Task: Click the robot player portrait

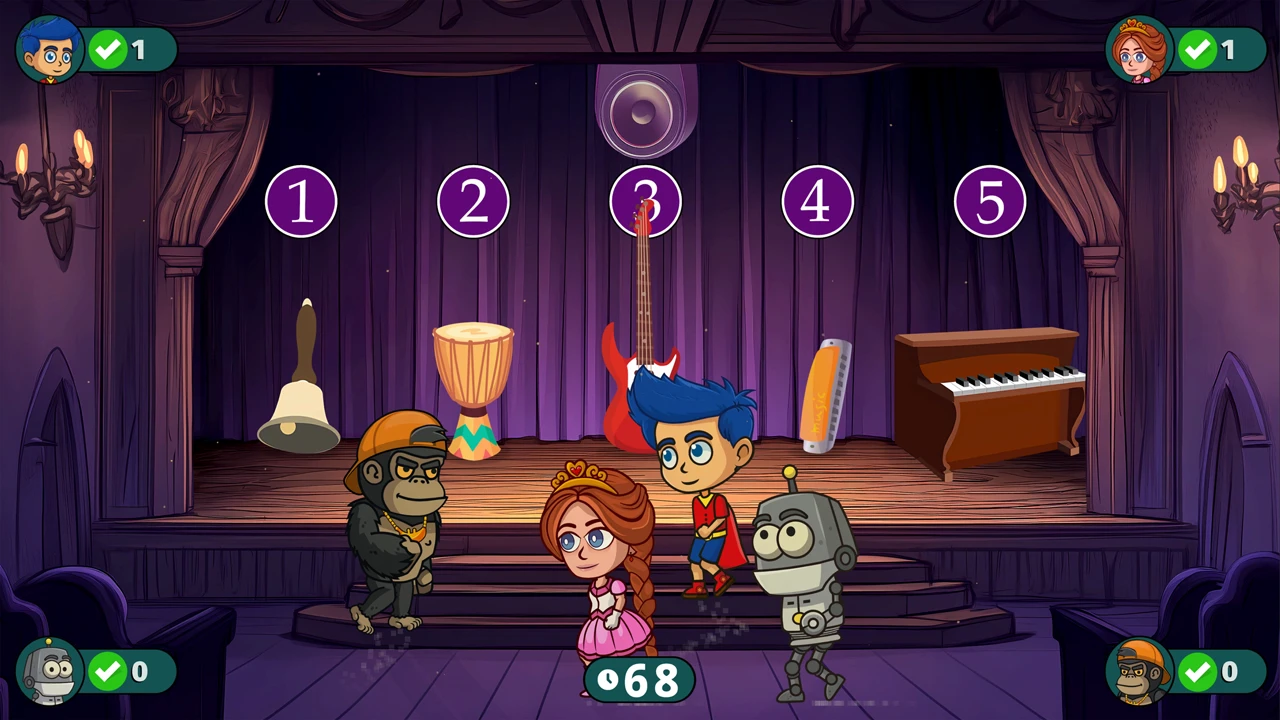Action: click(50, 671)
